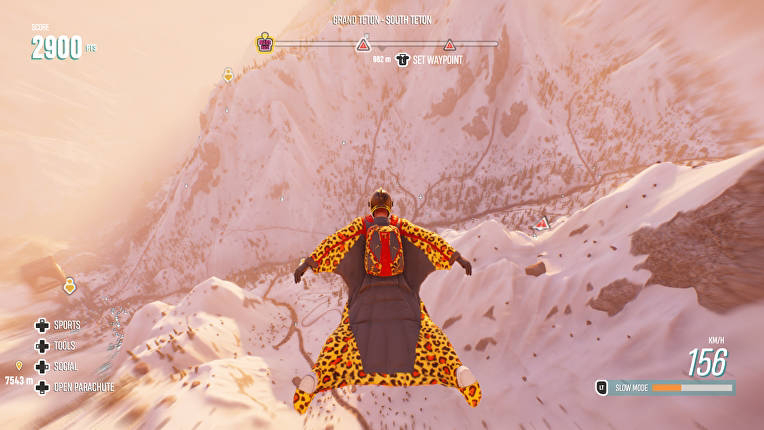Open the Tools menu entry
The width and height of the screenshot is (764, 430).
pyautogui.click(x=63, y=345)
